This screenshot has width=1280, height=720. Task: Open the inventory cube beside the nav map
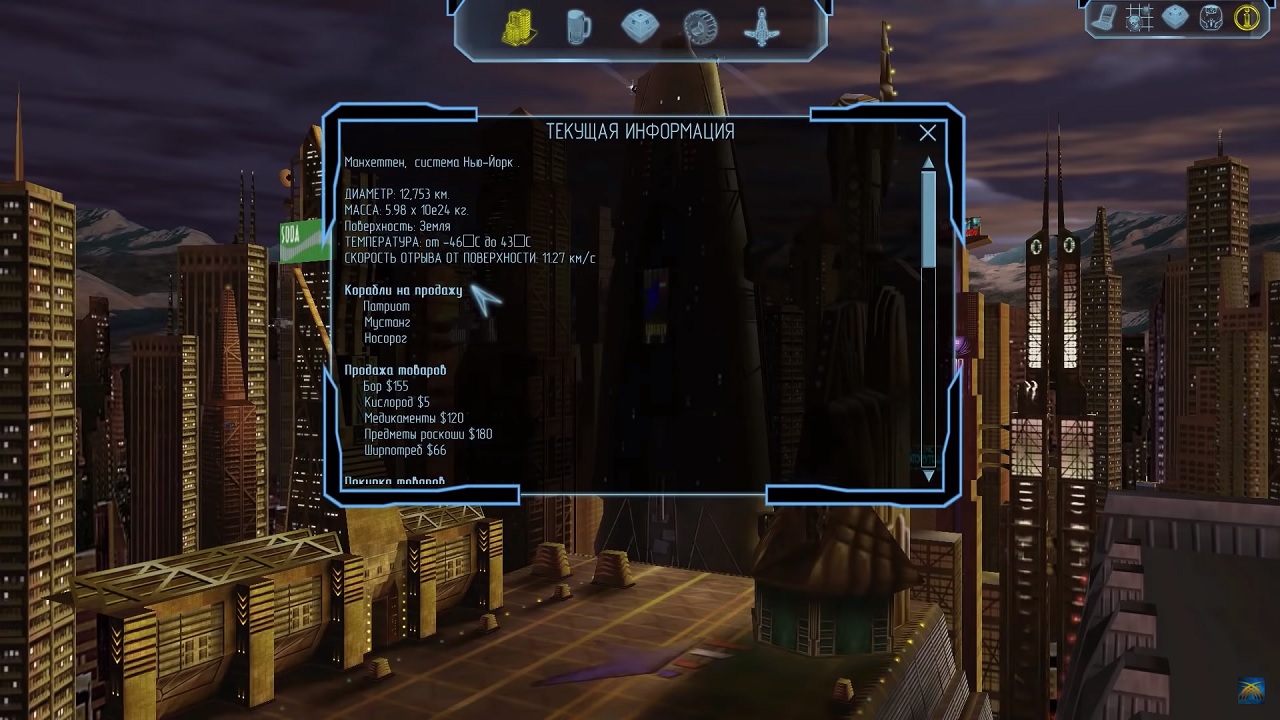pos(1175,17)
